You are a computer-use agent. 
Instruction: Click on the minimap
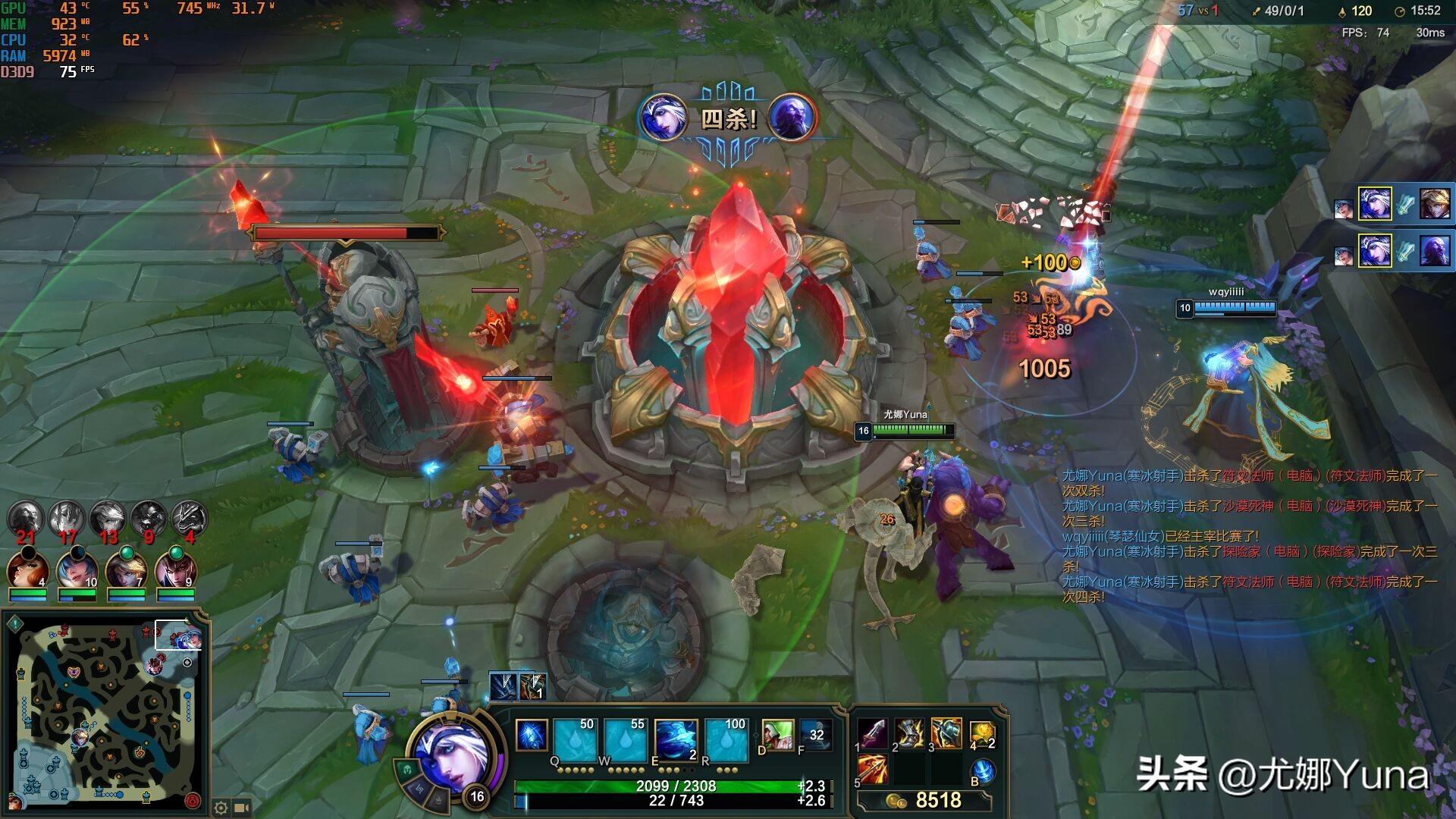105,714
